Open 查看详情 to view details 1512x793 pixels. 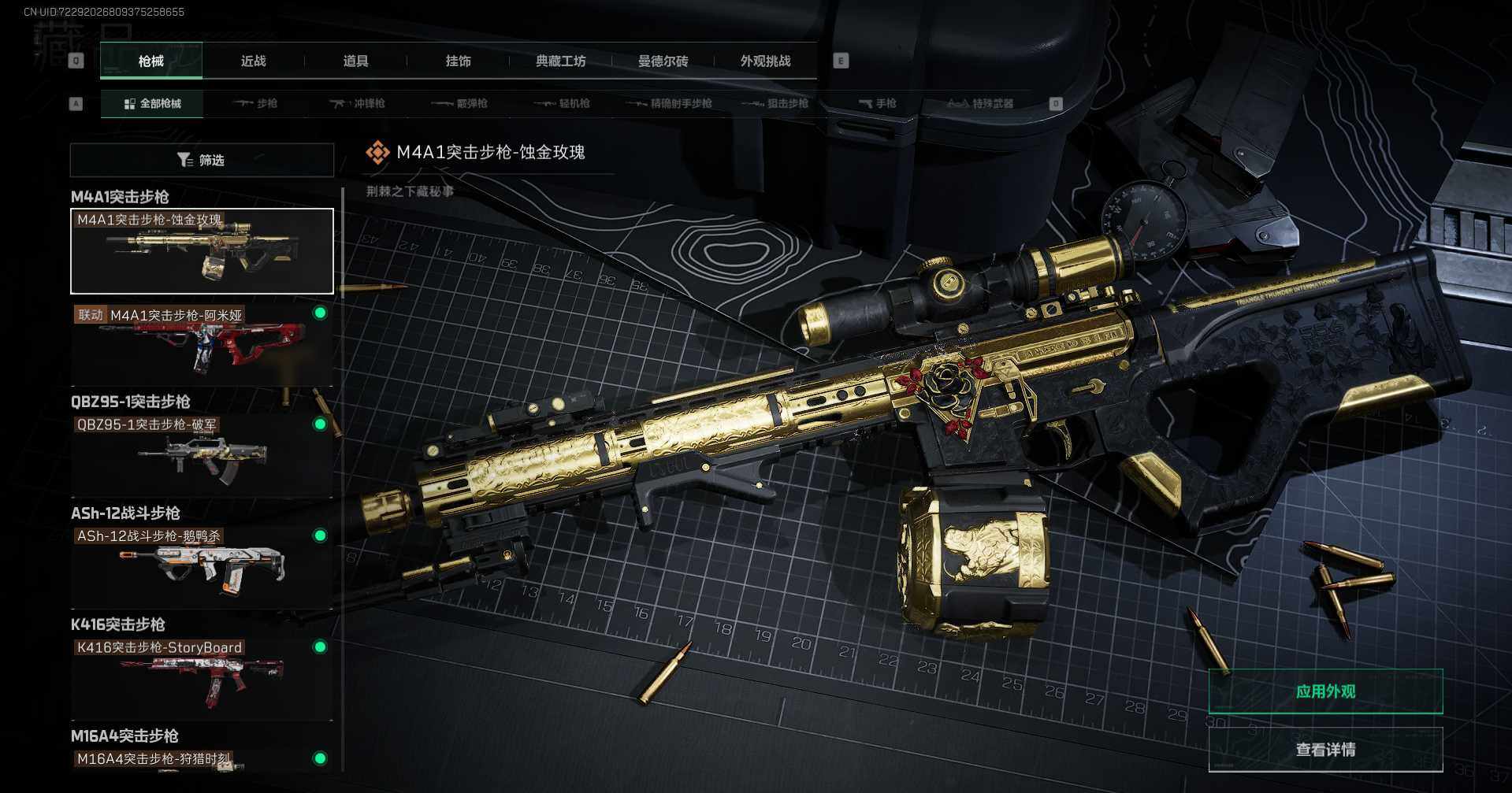click(1325, 749)
